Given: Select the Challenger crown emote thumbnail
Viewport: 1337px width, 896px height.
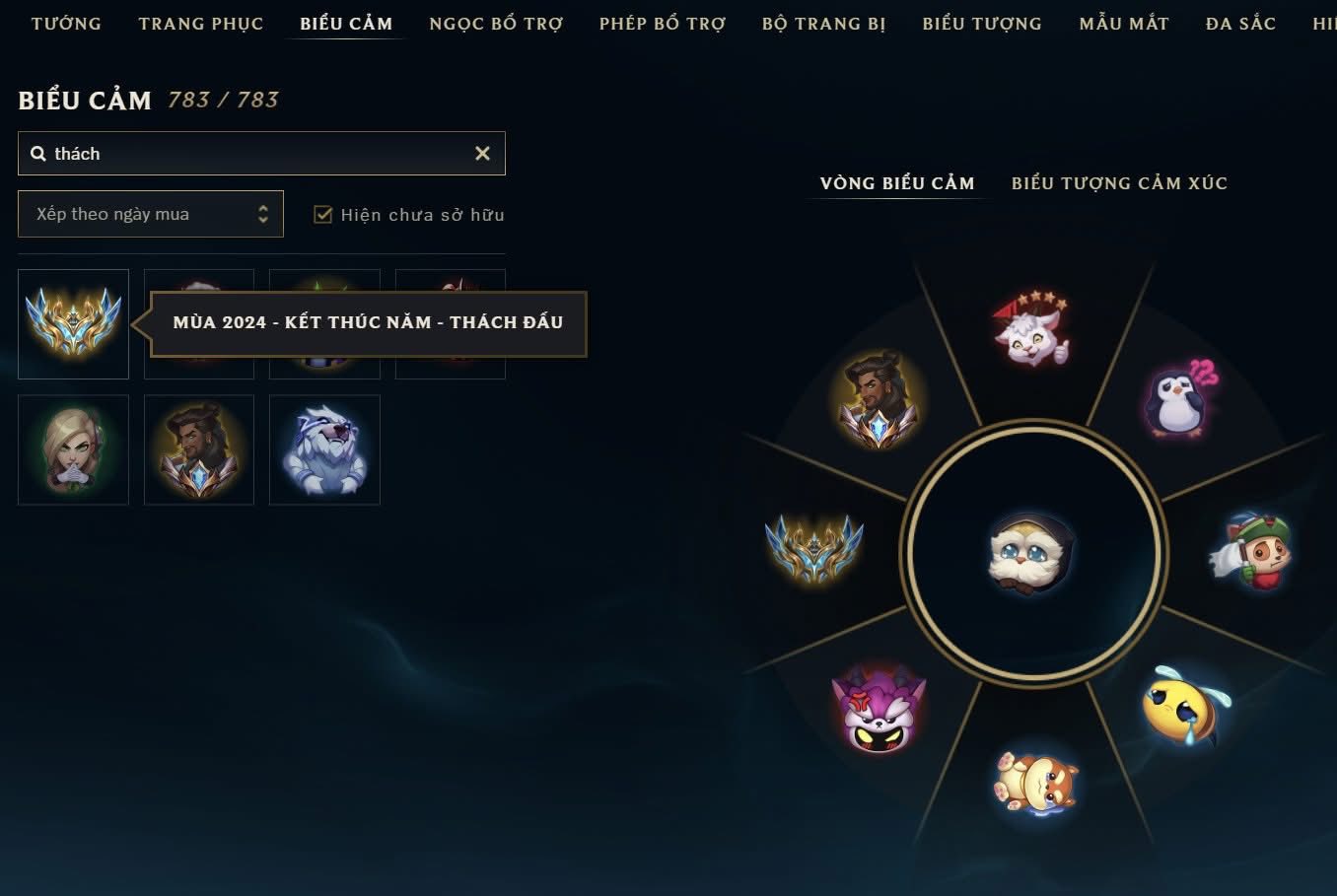Looking at the screenshot, I should 73,324.
